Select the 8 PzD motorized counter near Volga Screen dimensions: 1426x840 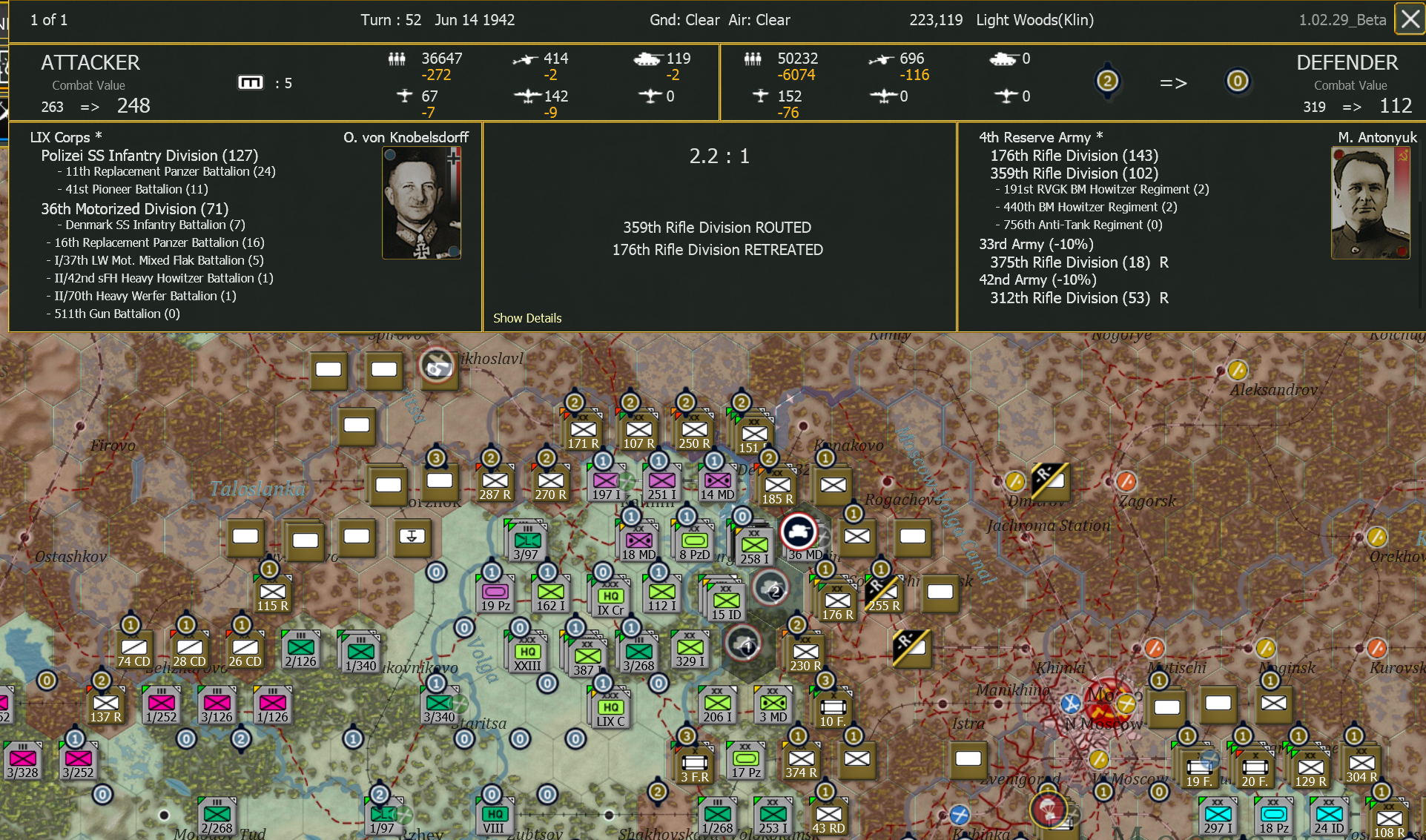(693, 540)
